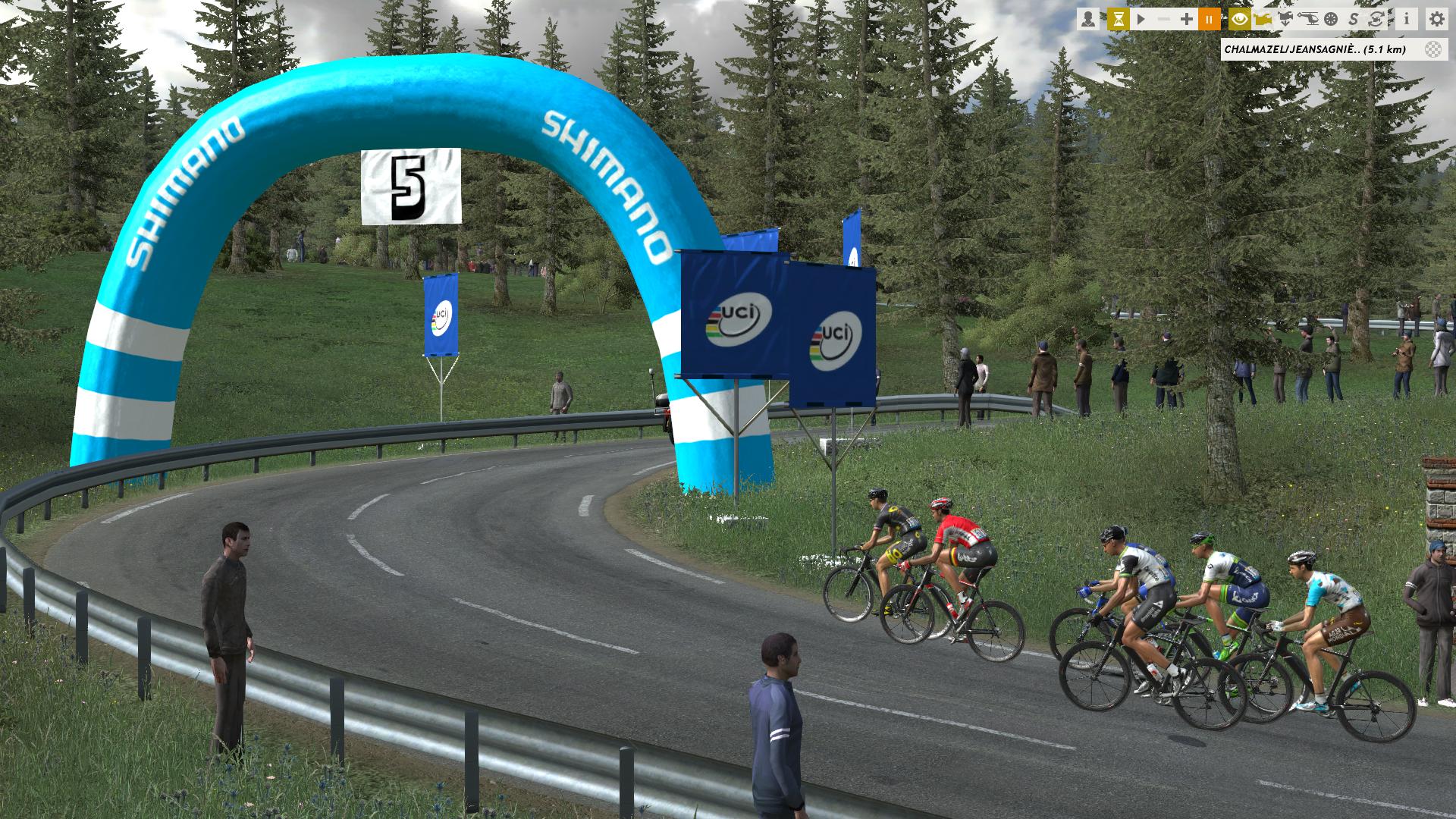Open the rider profile icon

pos(1088,19)
